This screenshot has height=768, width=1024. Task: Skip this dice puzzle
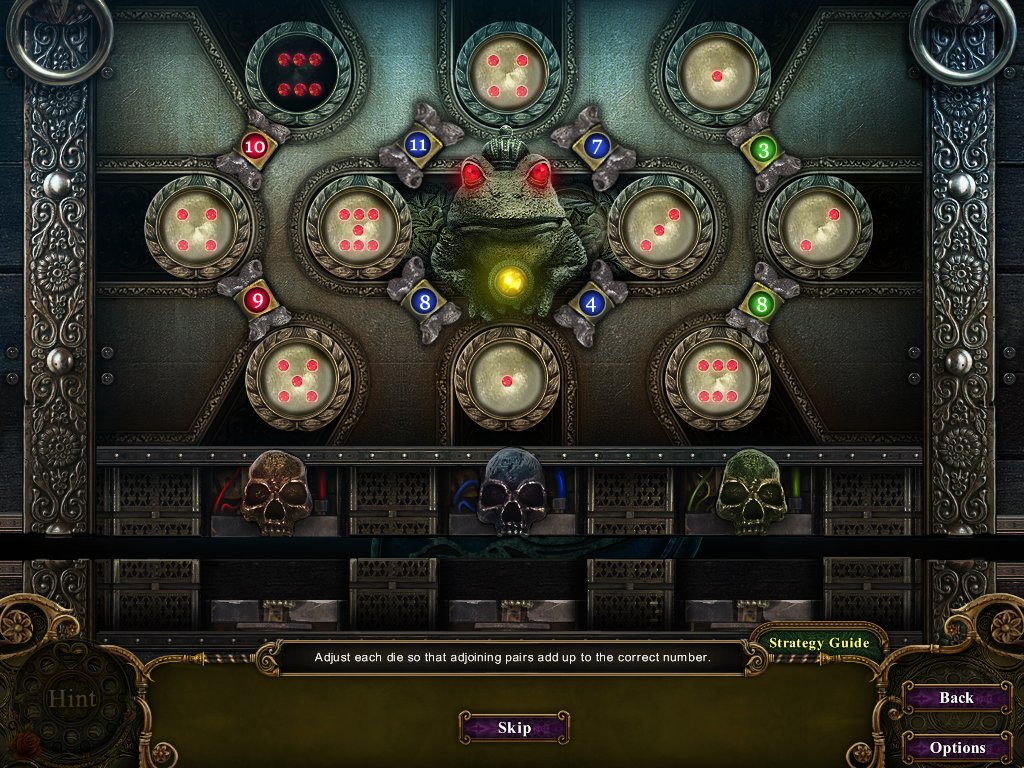point(514,727)
